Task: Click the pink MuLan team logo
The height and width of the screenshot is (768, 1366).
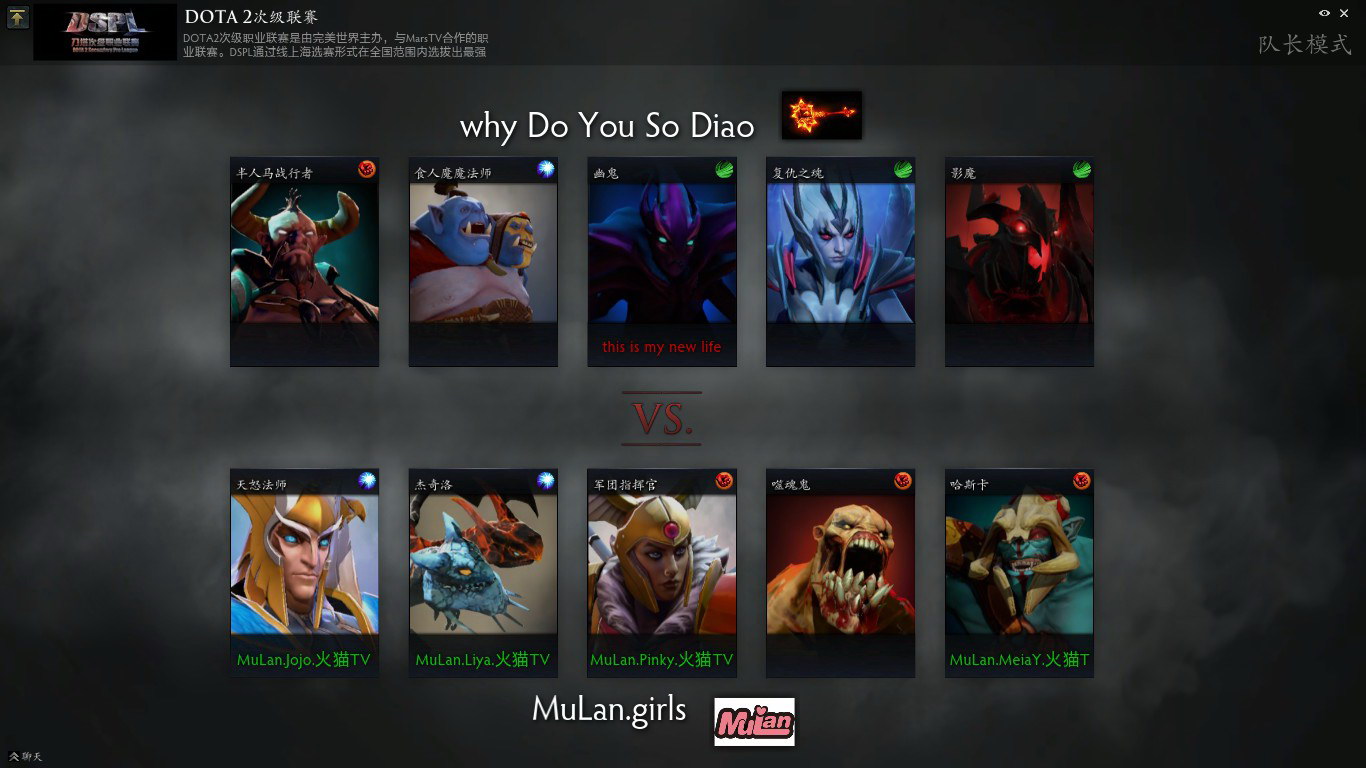Action: click(x=754, y=721)
